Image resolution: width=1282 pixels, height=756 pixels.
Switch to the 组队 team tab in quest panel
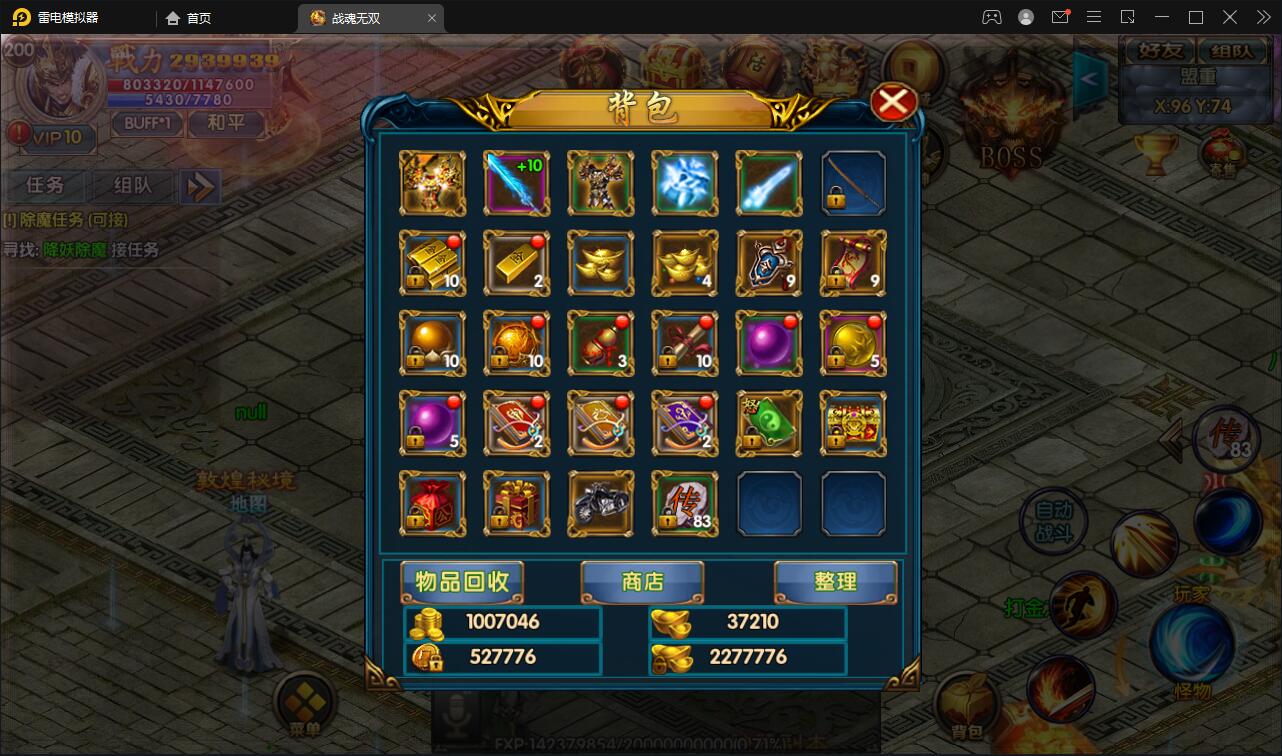132,185
